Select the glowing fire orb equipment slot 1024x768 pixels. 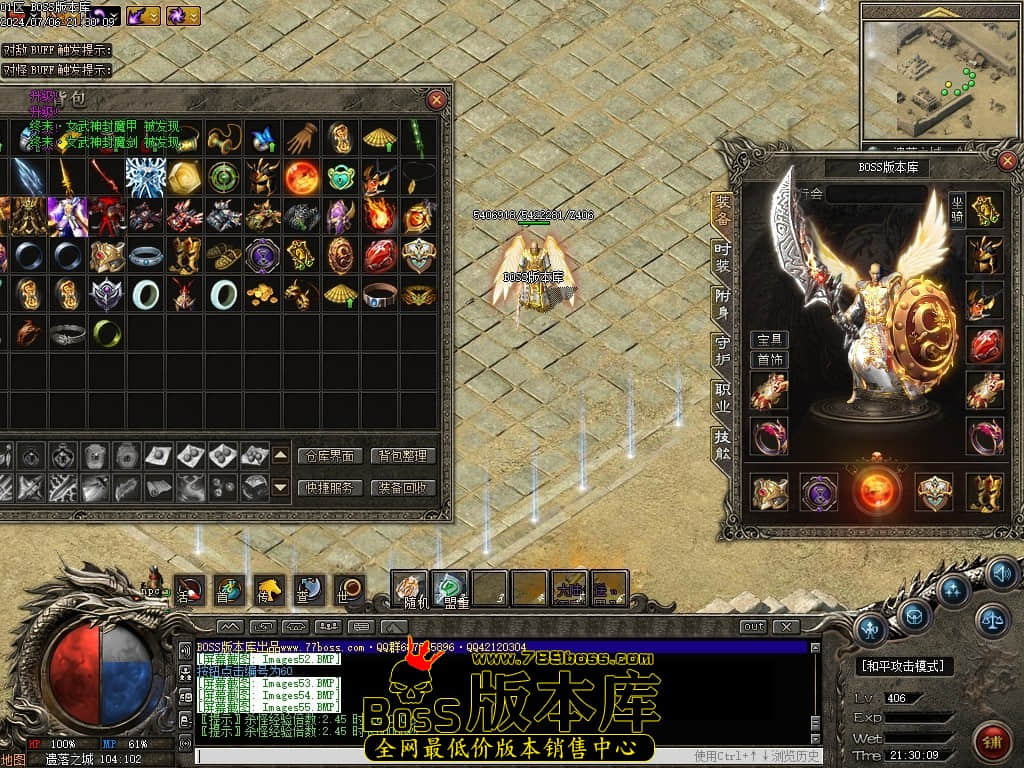coord(877,491)
